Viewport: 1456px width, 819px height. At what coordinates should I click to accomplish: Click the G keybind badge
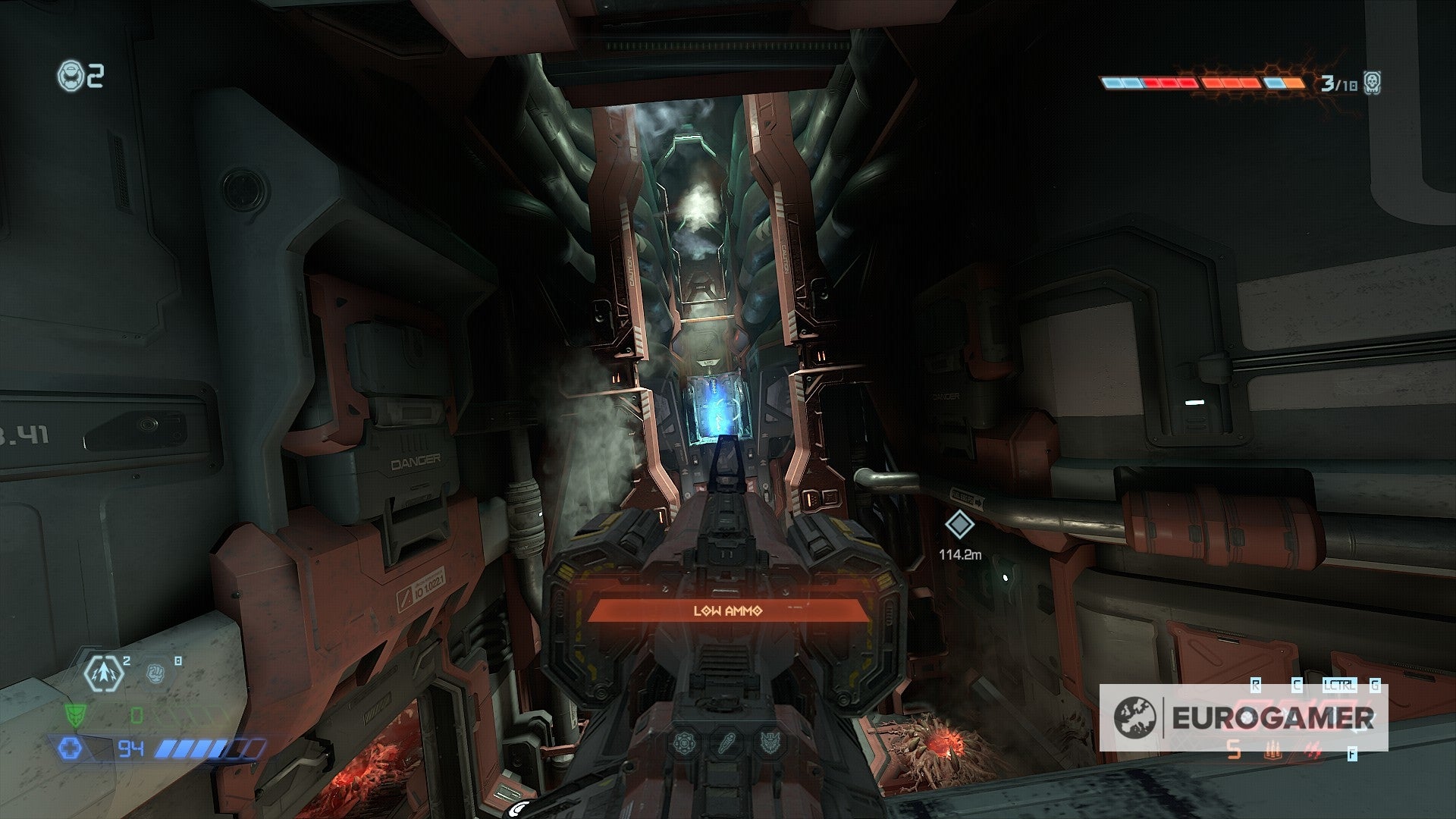click(x=1374, y=685)
